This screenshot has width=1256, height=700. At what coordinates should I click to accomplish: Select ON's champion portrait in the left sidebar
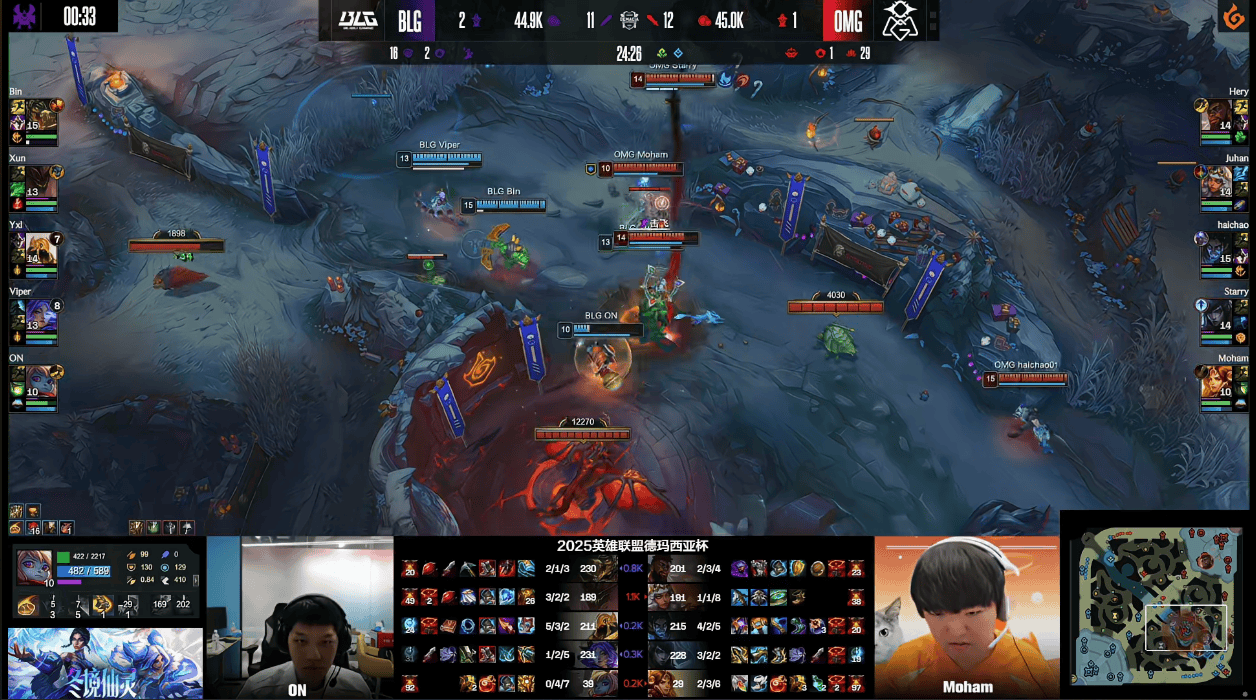pyautogui.click(x=40, y=379)
